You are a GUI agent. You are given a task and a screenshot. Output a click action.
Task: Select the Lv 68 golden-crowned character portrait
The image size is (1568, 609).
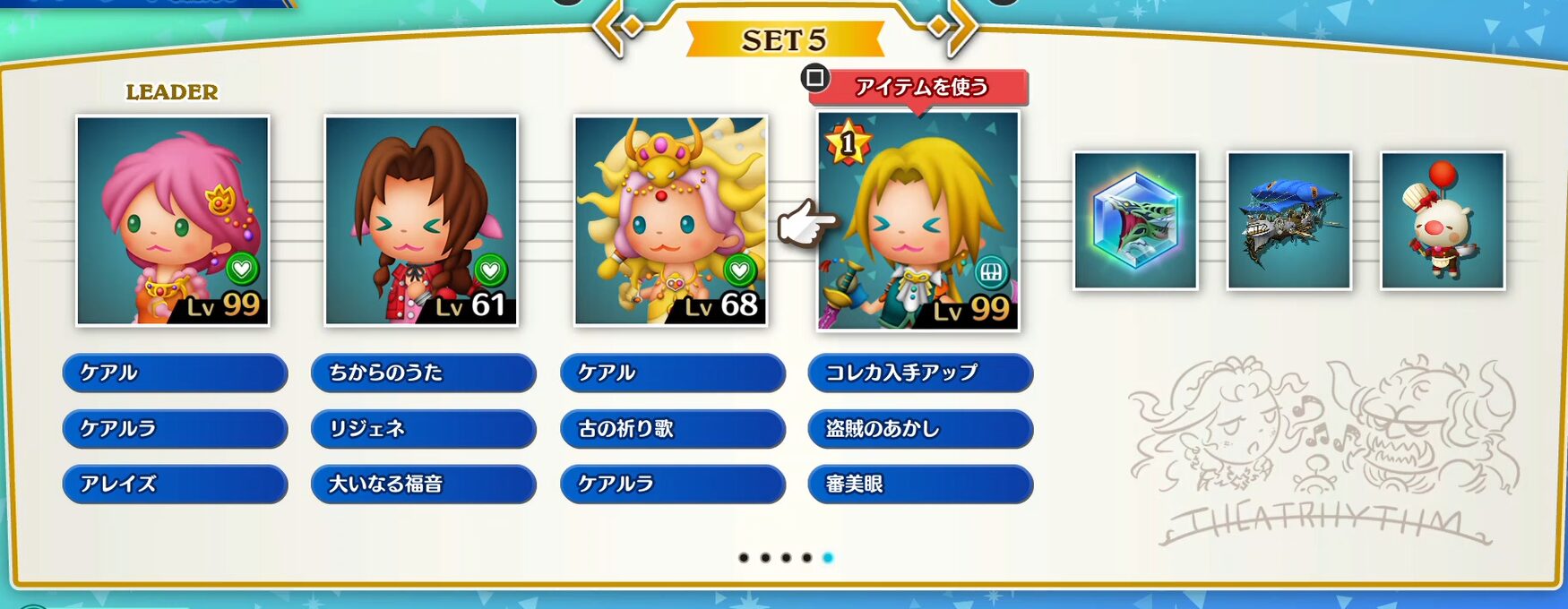coord(670,220)
